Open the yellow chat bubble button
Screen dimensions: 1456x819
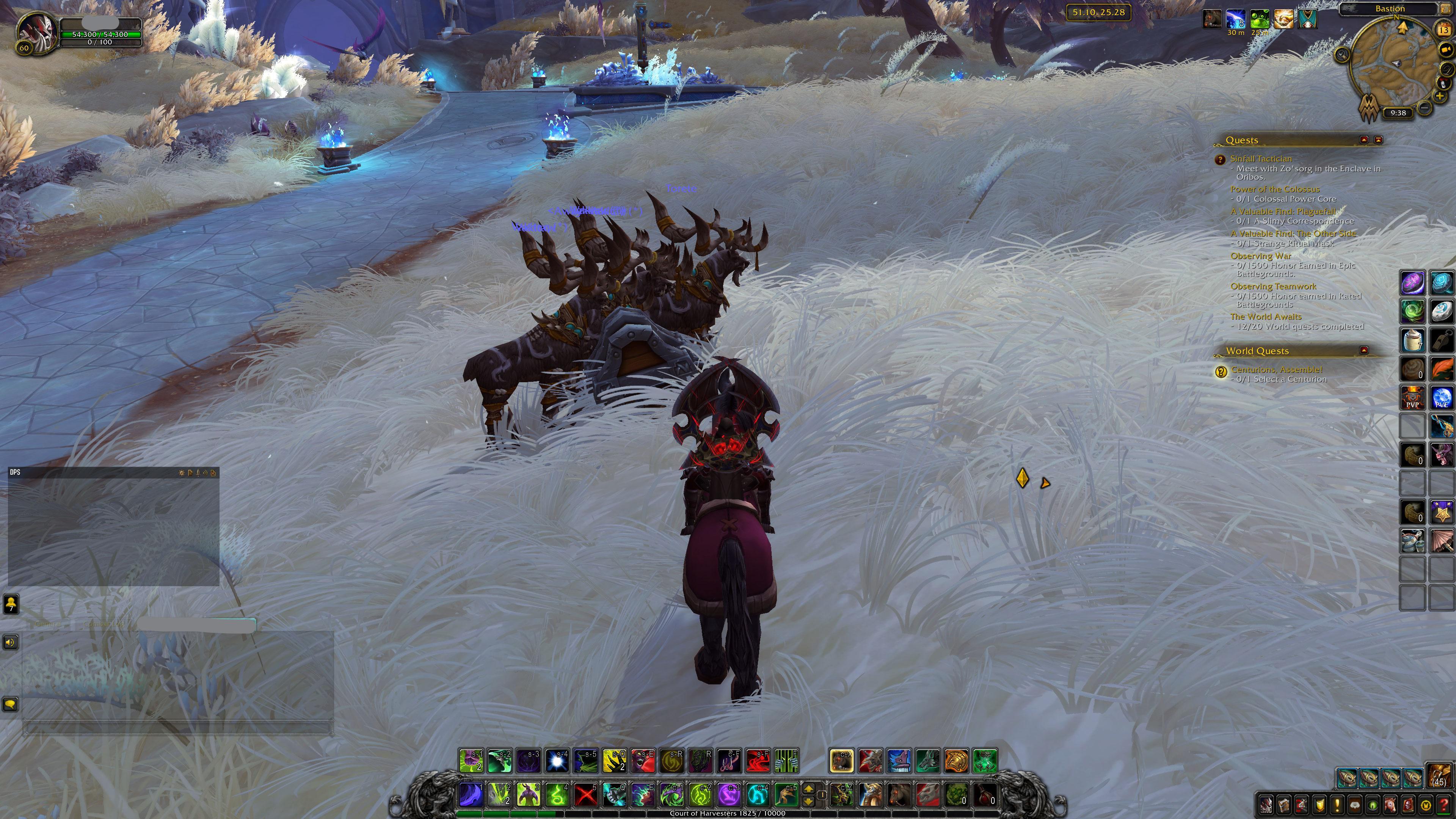[x=11, y=704]
